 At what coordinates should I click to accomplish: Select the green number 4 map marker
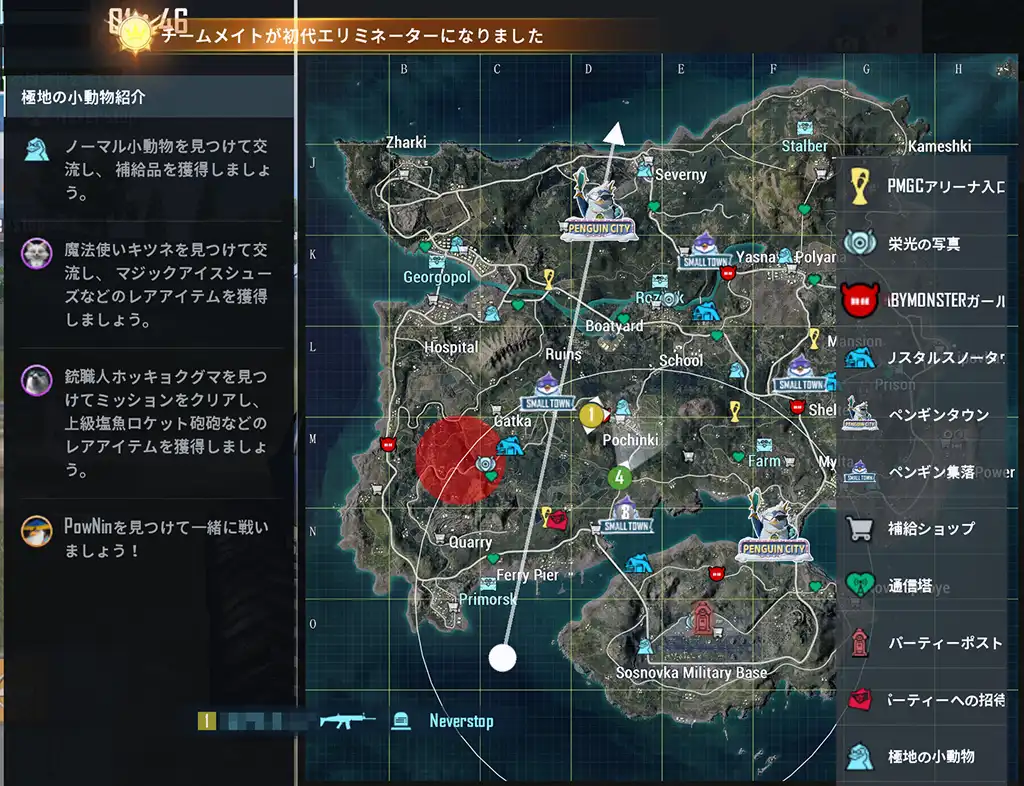[x=621, y=477]
